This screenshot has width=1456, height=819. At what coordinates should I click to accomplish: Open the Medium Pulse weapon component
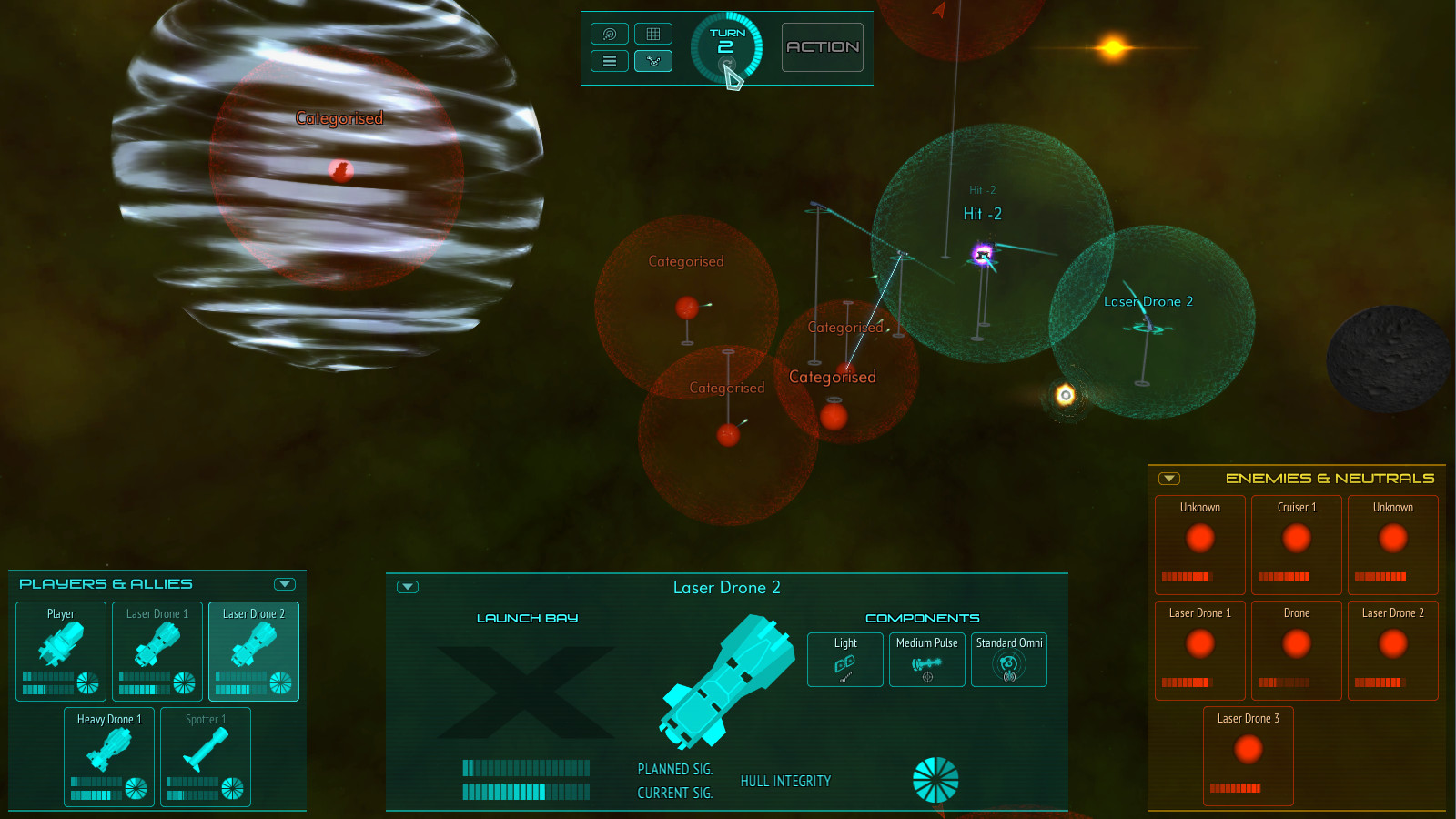coord(926,659)
